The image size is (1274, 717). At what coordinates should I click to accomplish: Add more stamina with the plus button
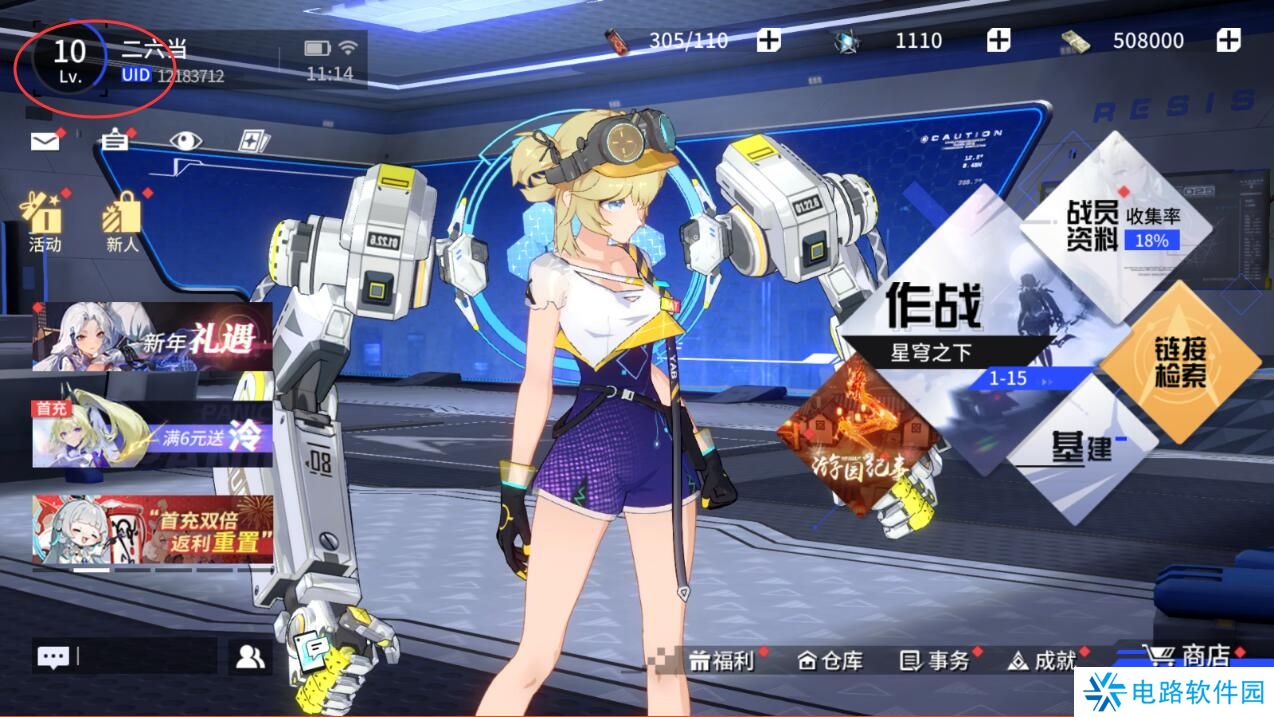coord(768,41)
